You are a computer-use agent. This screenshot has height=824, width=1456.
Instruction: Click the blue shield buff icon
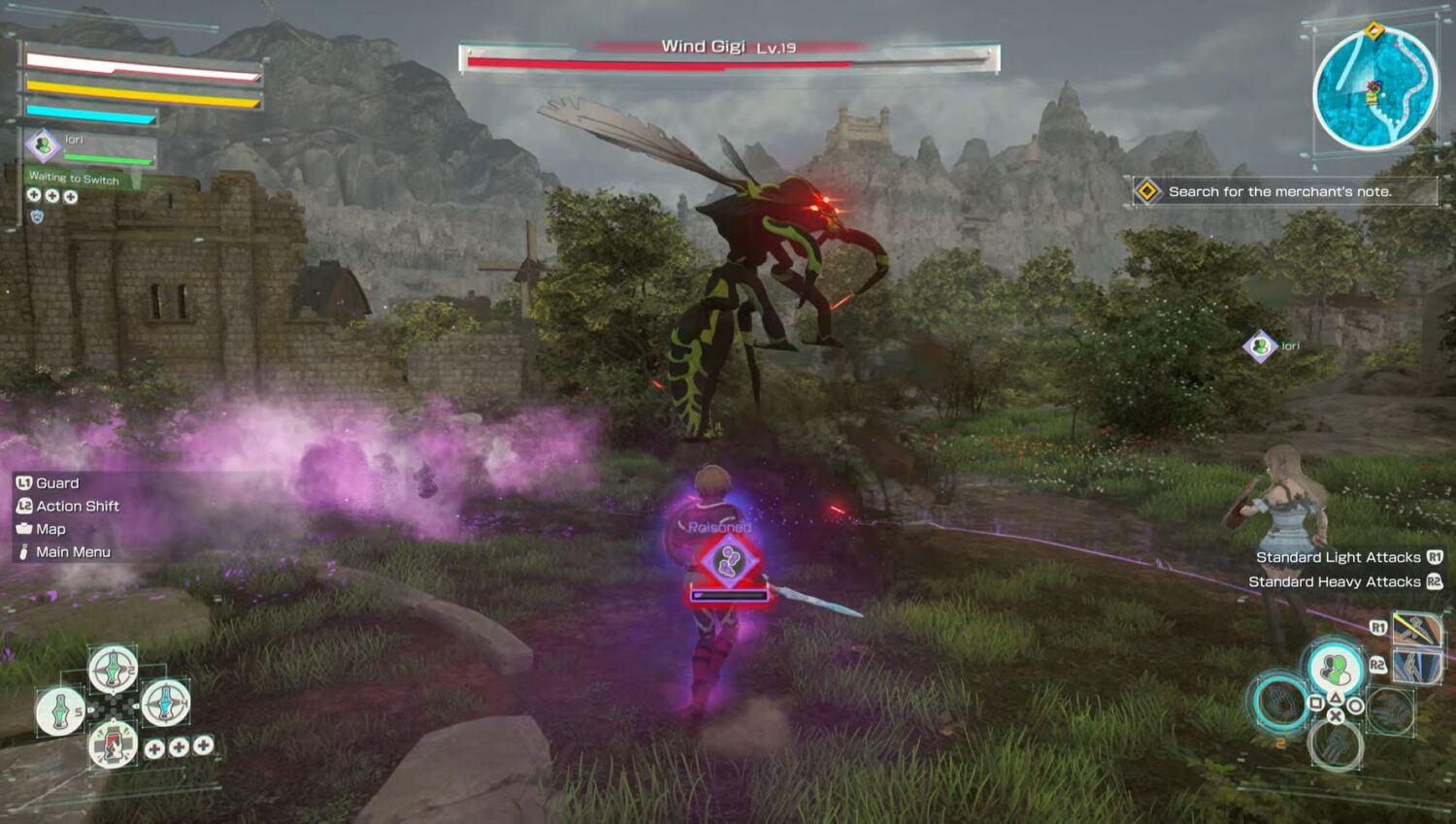(37, 216)
